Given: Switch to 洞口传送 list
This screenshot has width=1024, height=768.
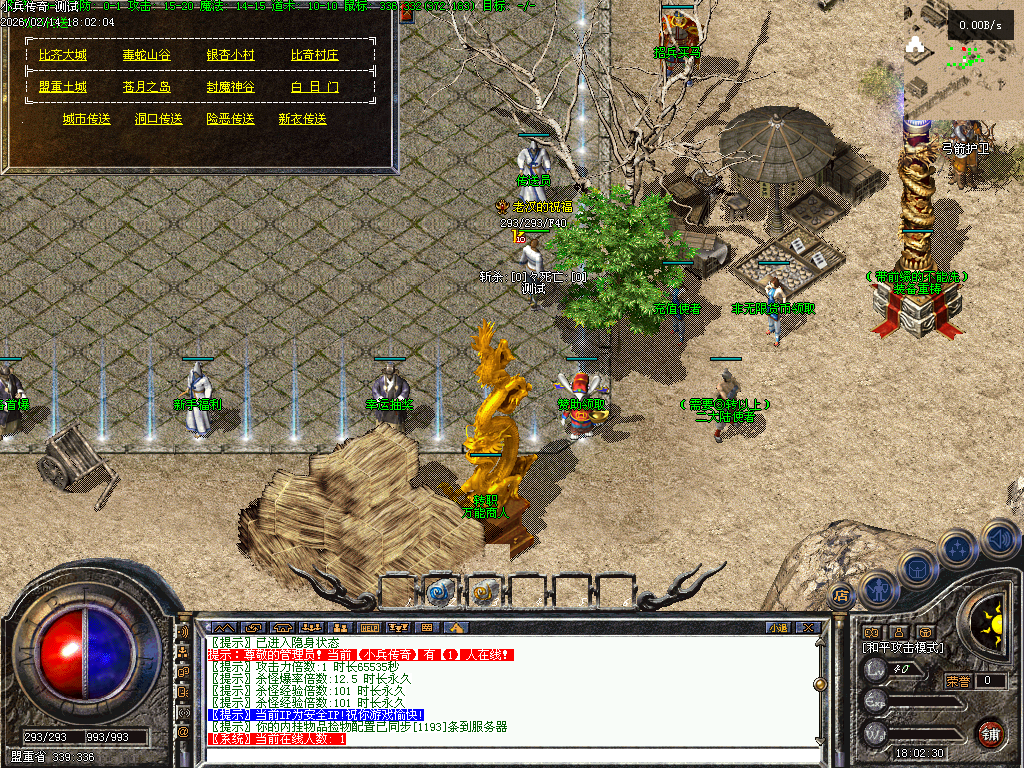Looking at the screenshot, I should pyautogui.click(x=159, y=119).
